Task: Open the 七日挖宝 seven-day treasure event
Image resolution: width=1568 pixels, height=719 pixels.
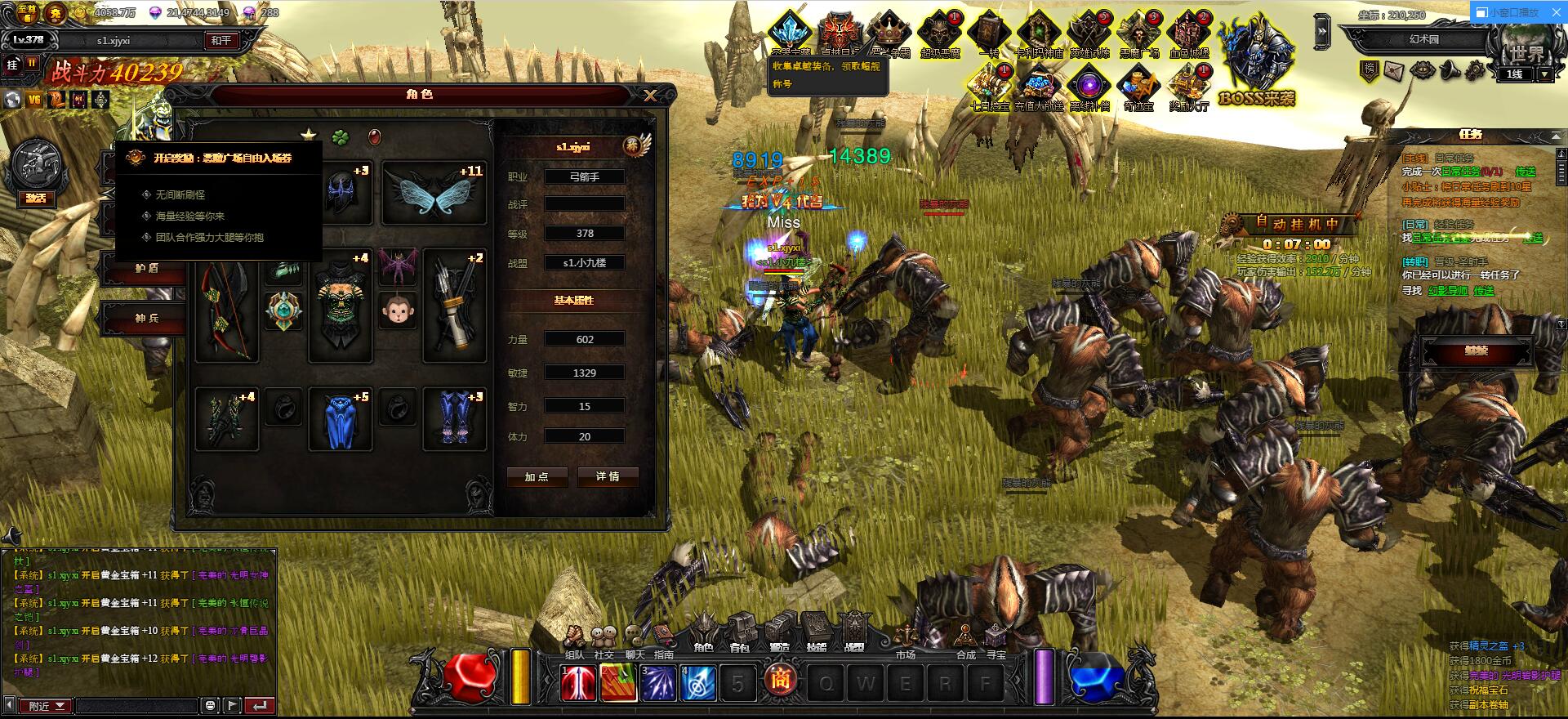Action: click(x=990, y=87)
